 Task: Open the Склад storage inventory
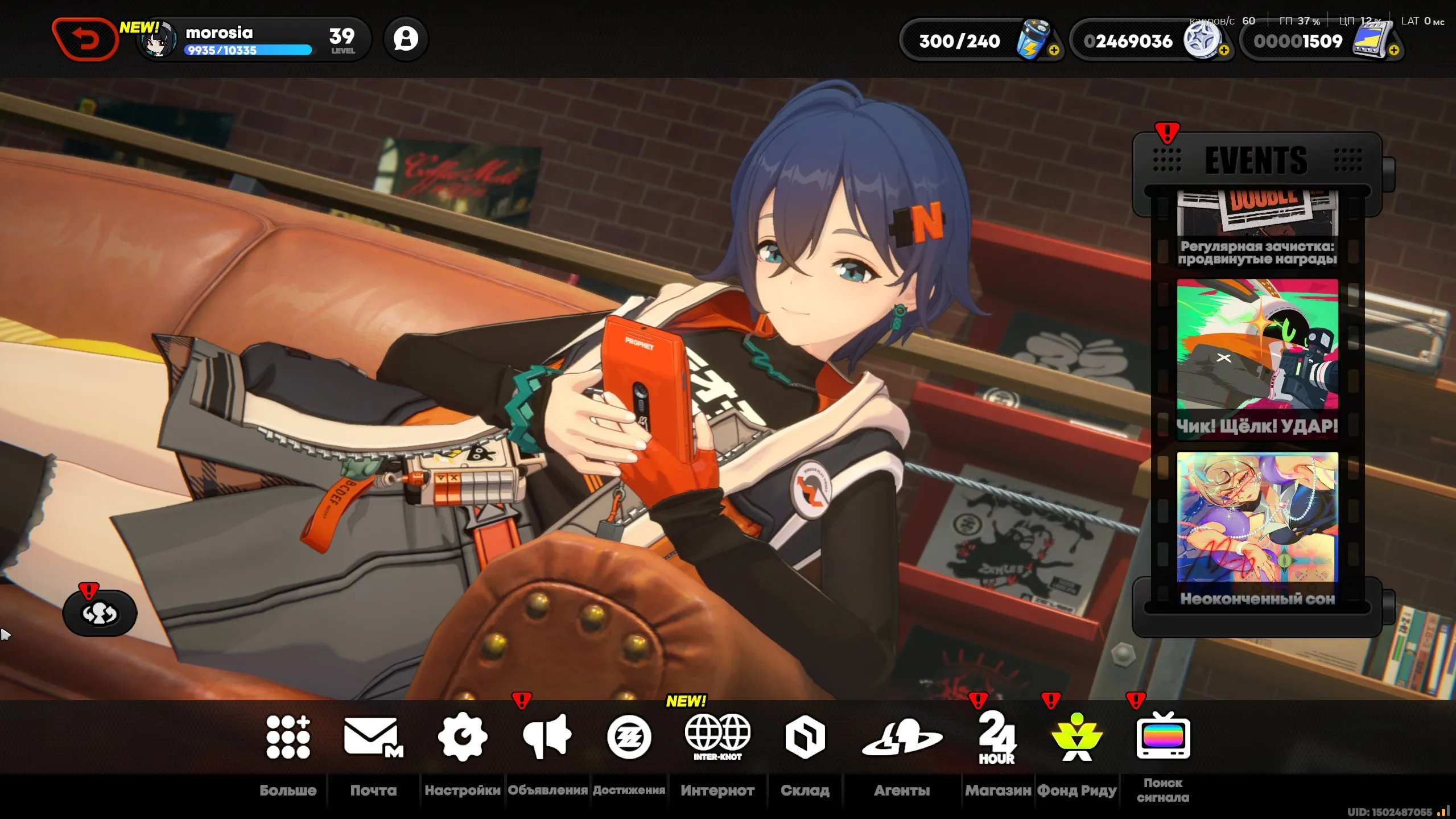[805, 738]
